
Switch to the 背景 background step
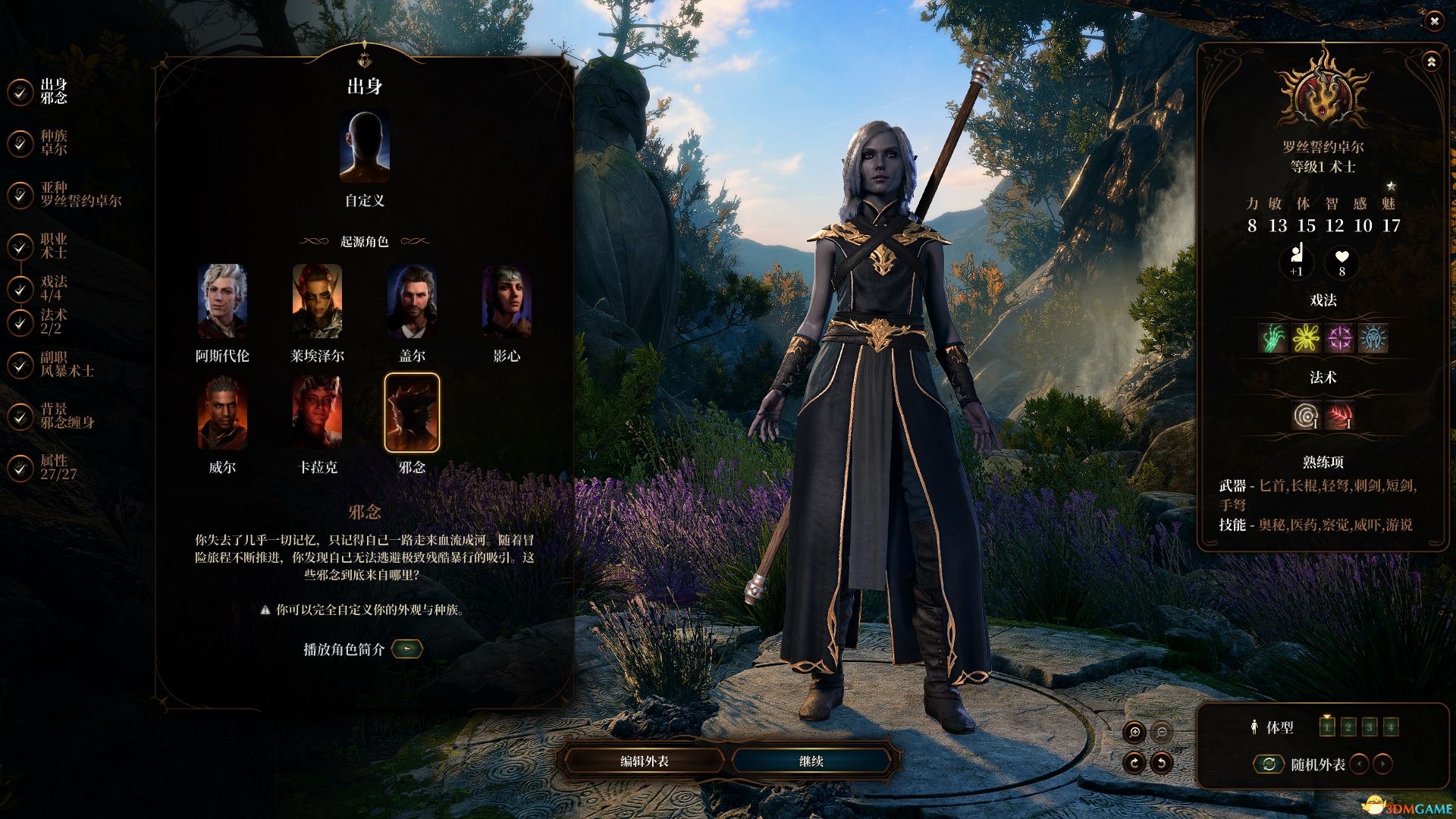[67, 416]
